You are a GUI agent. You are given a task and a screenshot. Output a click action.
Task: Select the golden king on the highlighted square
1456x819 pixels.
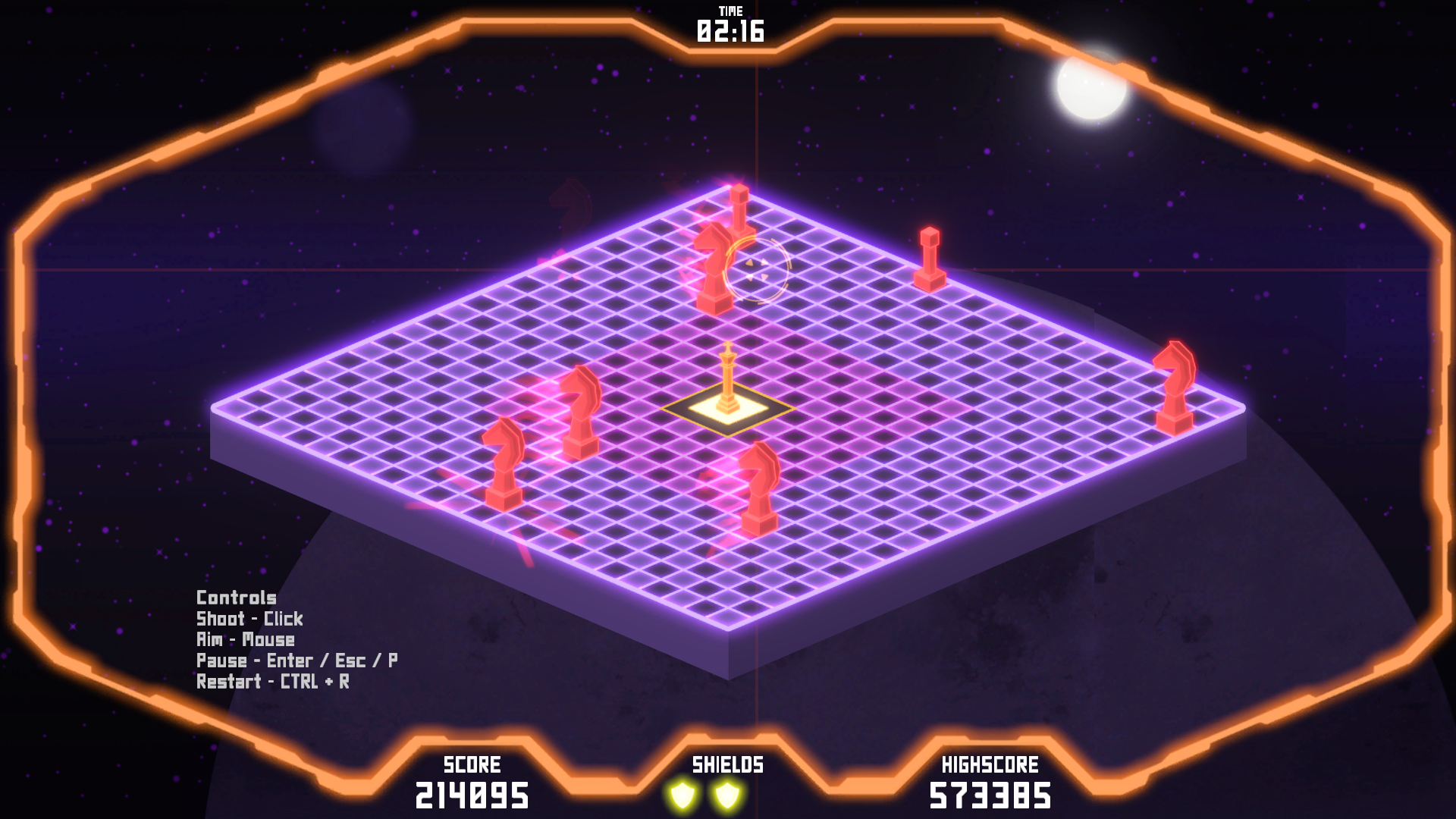(x=727, y=375)
